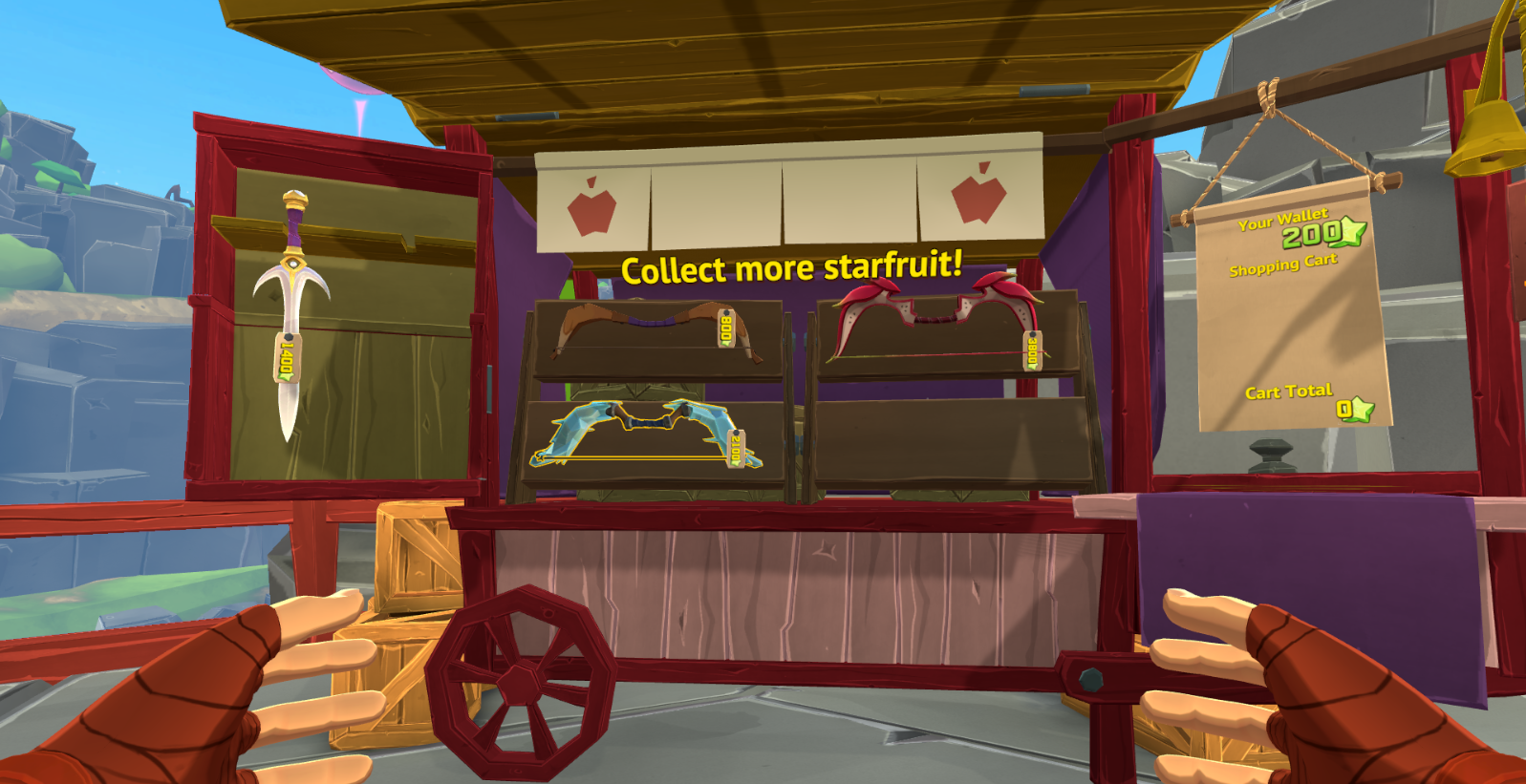Screen dimensions: 1526x784
Task: Choose the brown wooden bow priced 800
Action: click(x=654, y=330)
